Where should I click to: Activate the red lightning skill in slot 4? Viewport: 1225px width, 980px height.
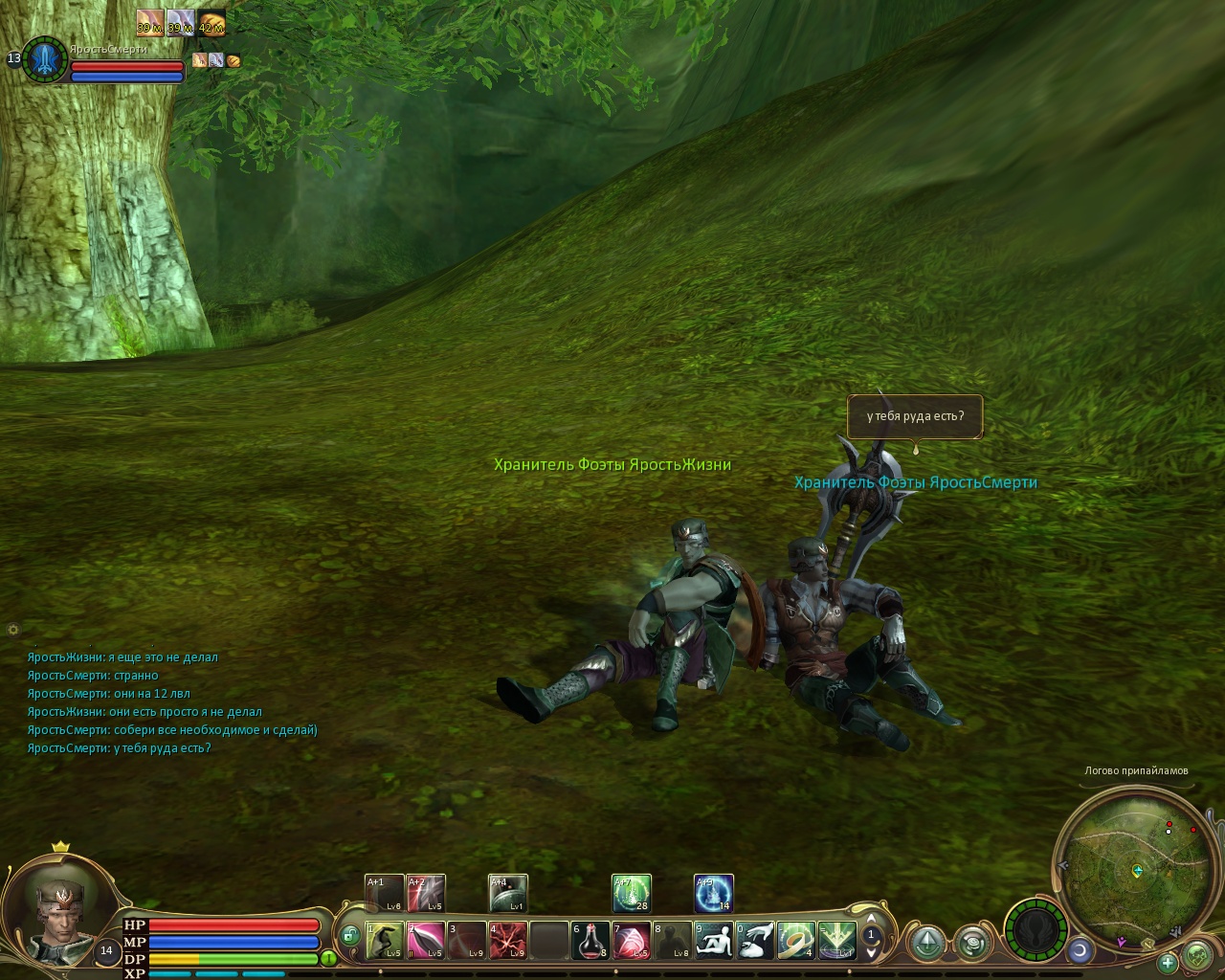pos(507,941)
